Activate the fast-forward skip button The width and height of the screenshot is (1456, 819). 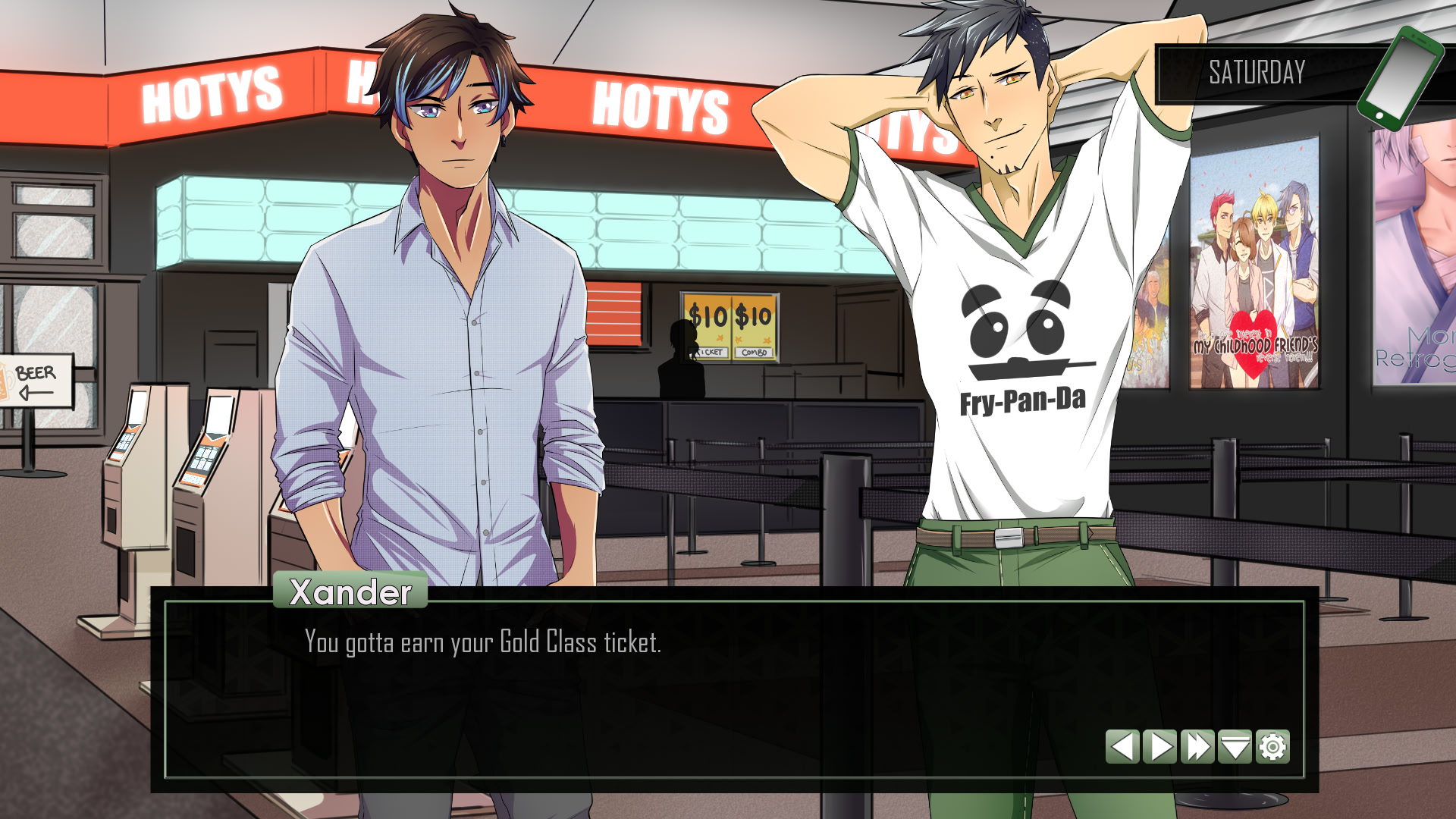coord(1197,747)
